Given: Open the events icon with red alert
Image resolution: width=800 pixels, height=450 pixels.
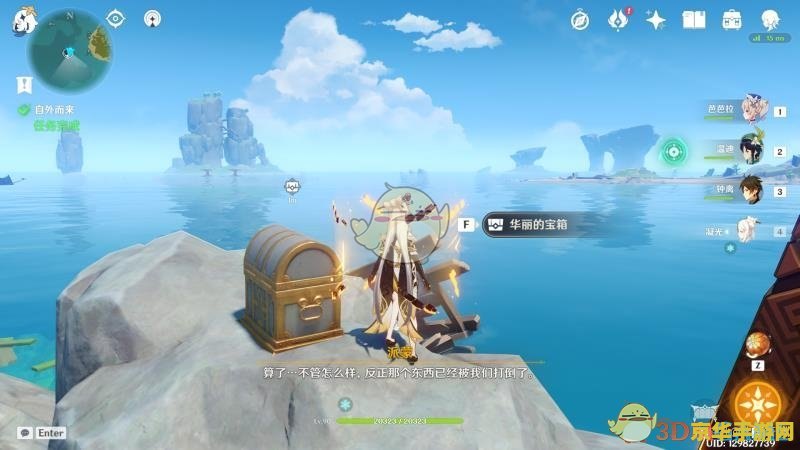Looking at the screenshot, I should tap(618, 19).
